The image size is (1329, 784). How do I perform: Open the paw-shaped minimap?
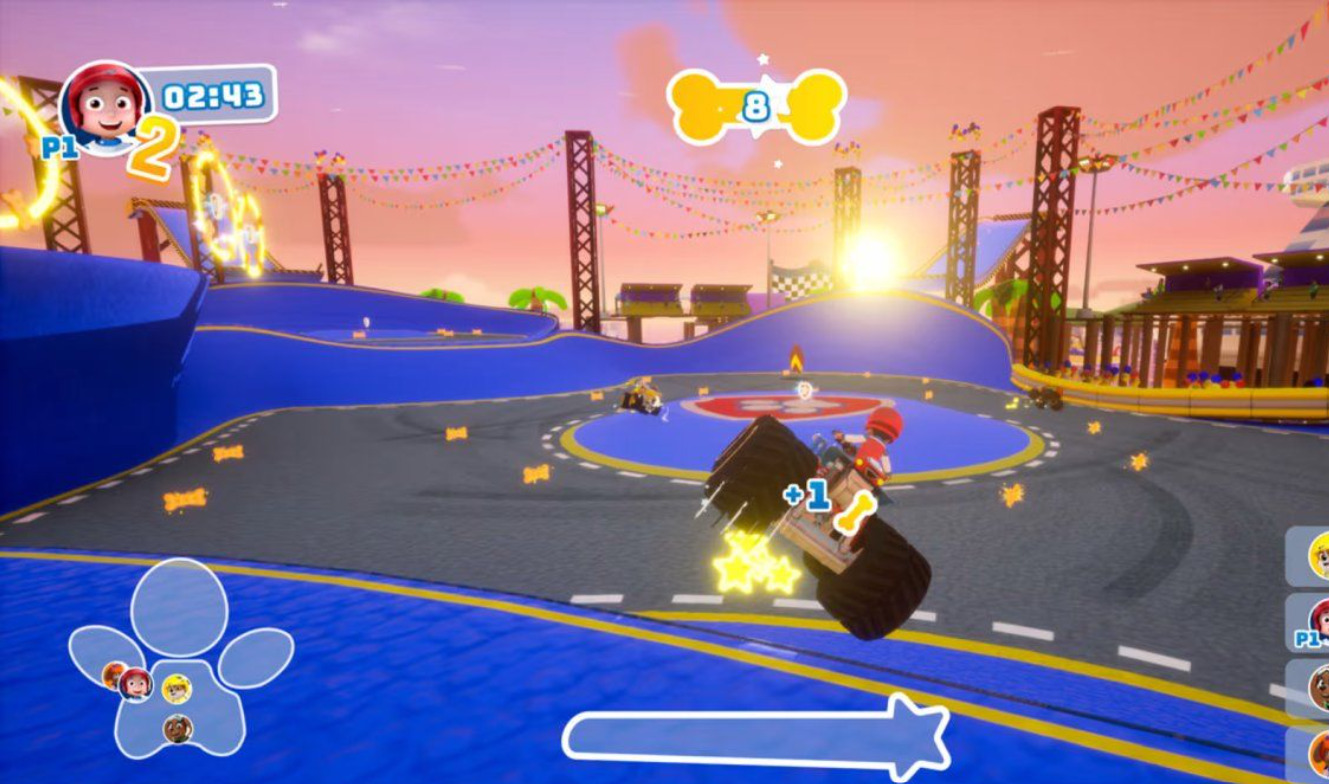pyautogui.click(x=180, y=610)
